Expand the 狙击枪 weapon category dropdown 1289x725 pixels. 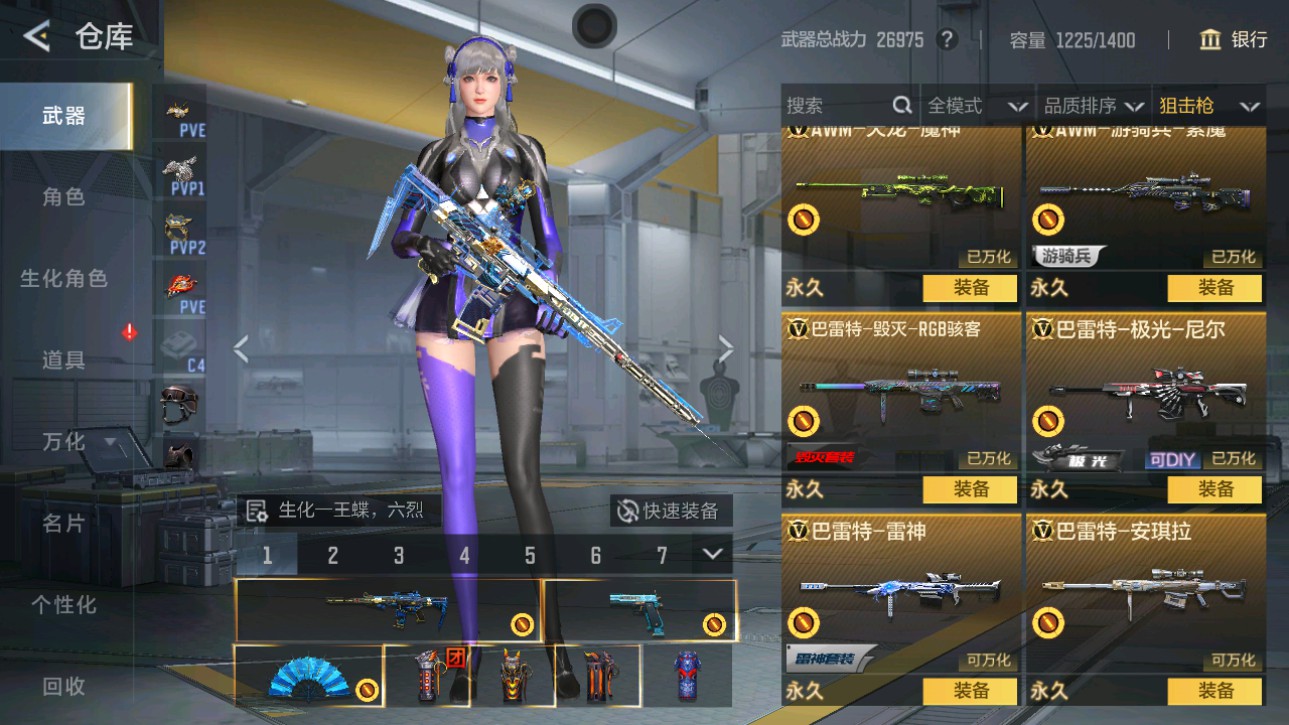tap(1210, 104)
